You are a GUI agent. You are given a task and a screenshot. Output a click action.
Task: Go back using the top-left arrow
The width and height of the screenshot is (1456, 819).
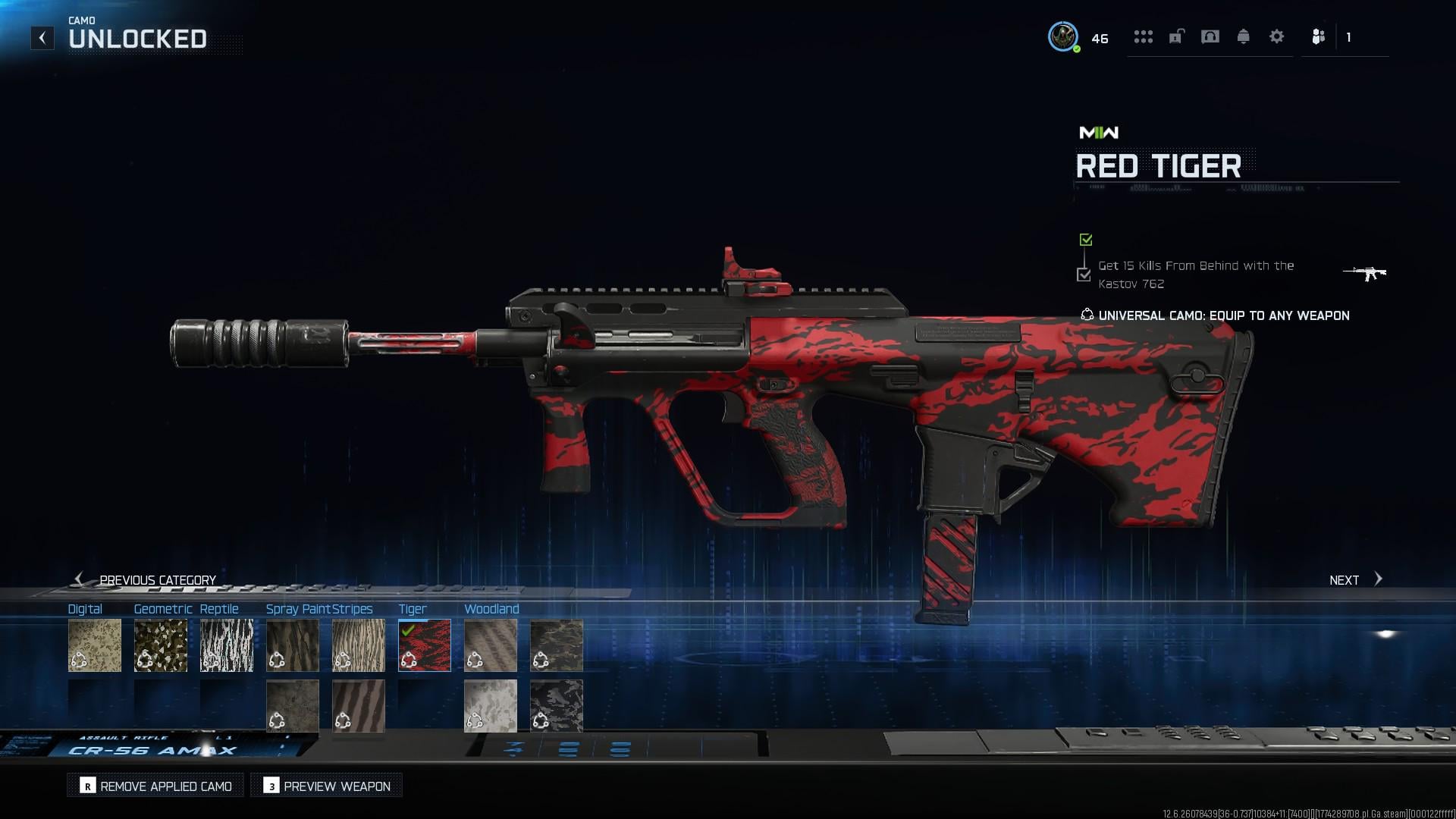coord(42,38)
